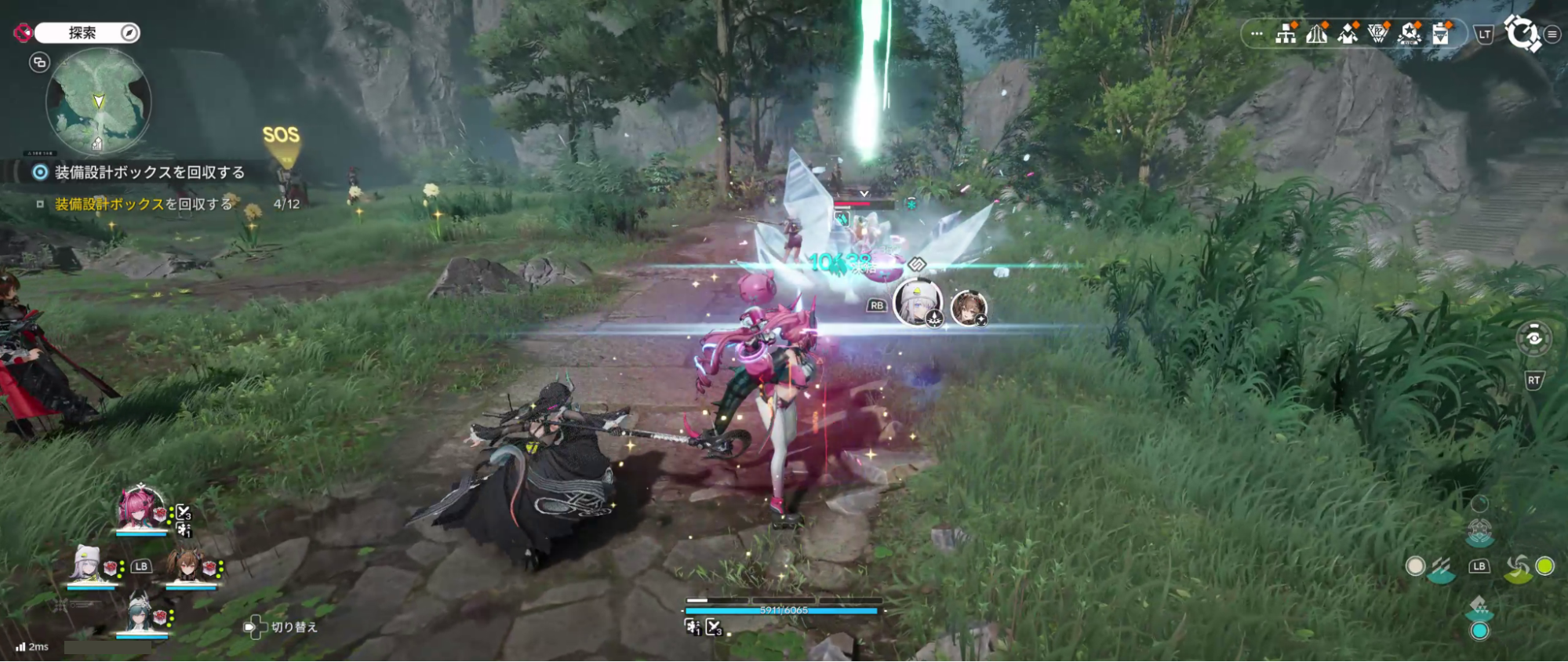Activate the green swirl combat skill
Viewport: 1568px width, 662px height.
point(1519,567)
